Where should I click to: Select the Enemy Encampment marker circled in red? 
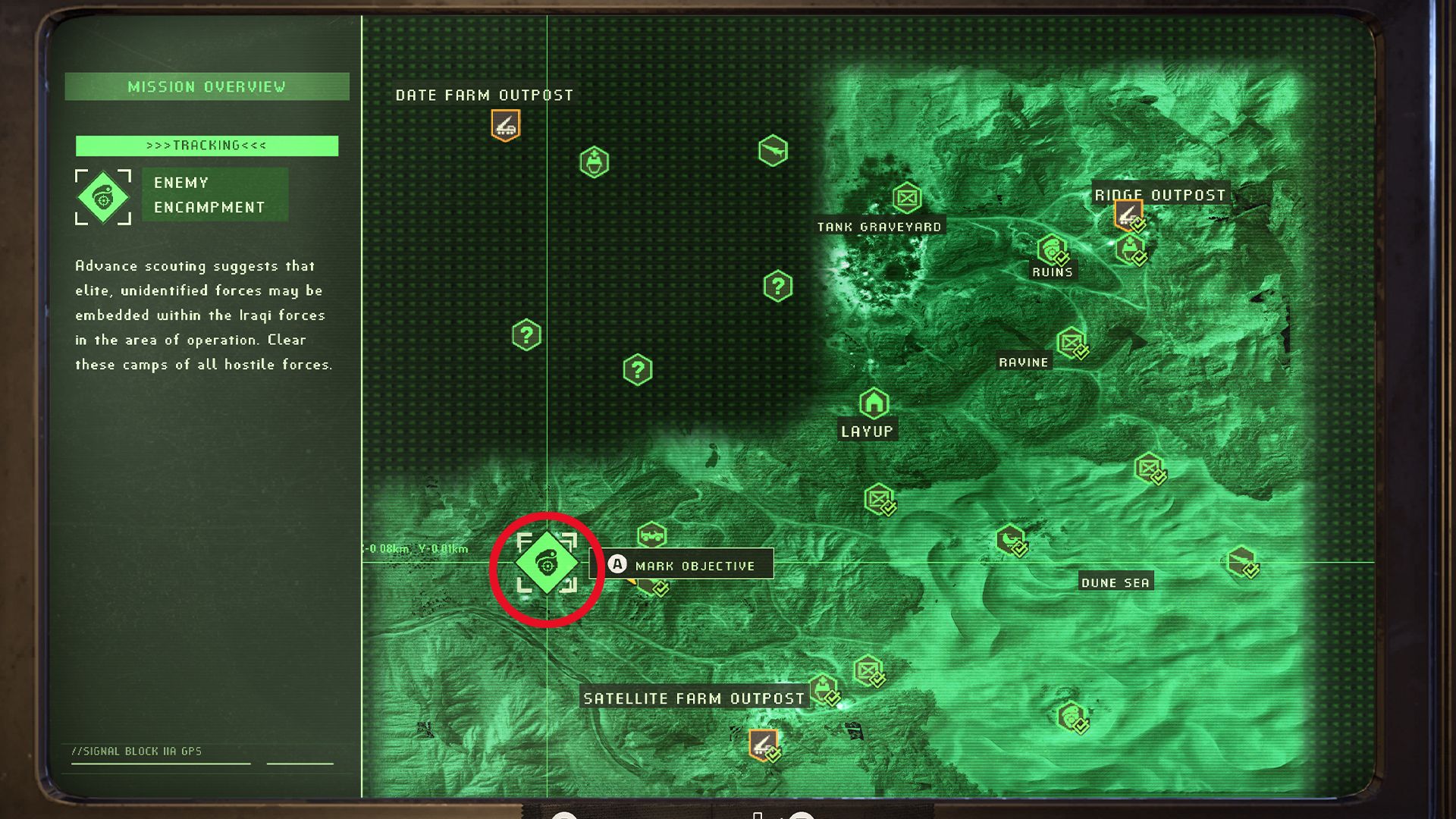pyautogui.click(x=548, y=563)
